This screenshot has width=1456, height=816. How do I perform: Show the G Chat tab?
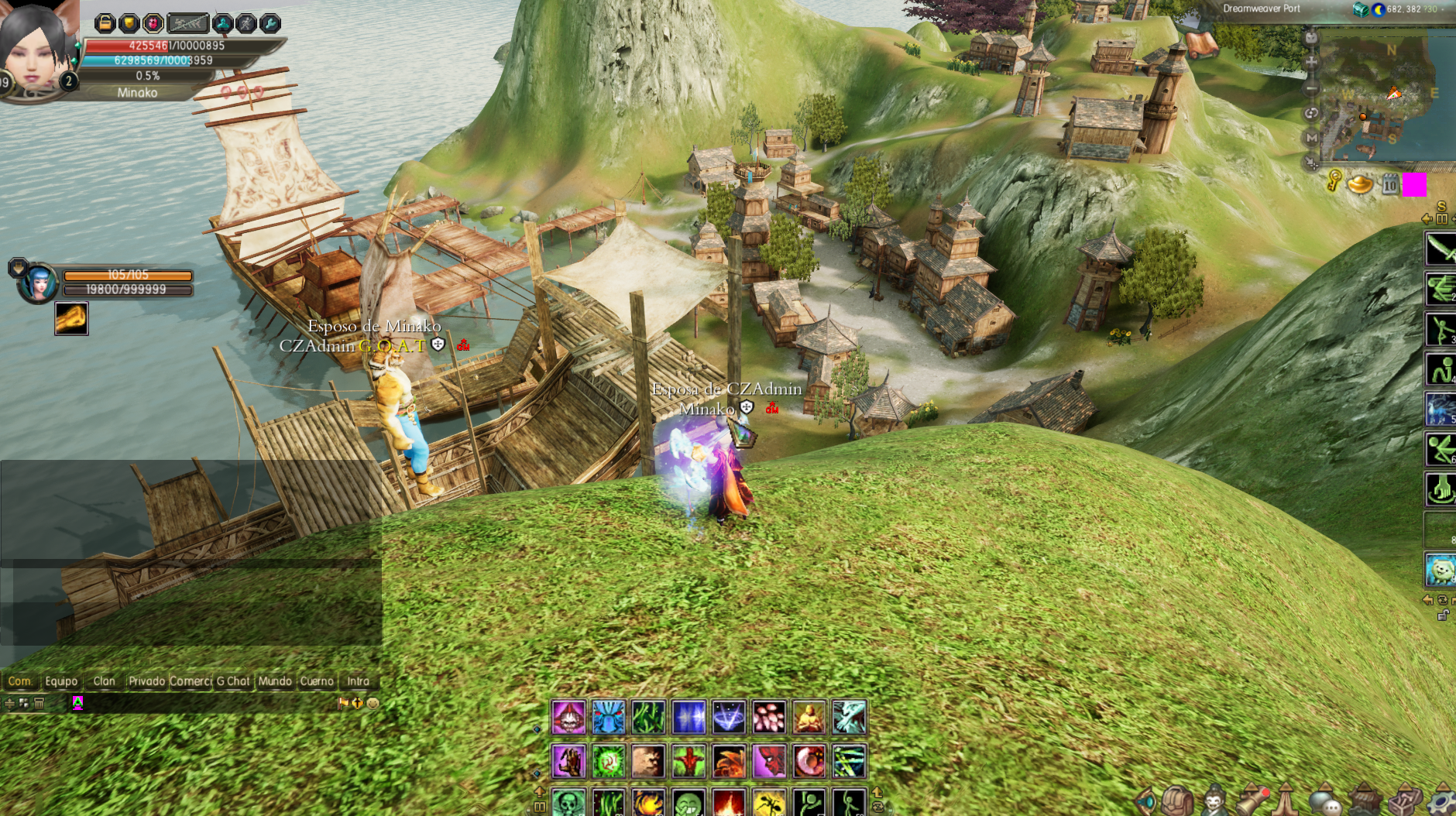pyautogui.click(x=233, y=681)
